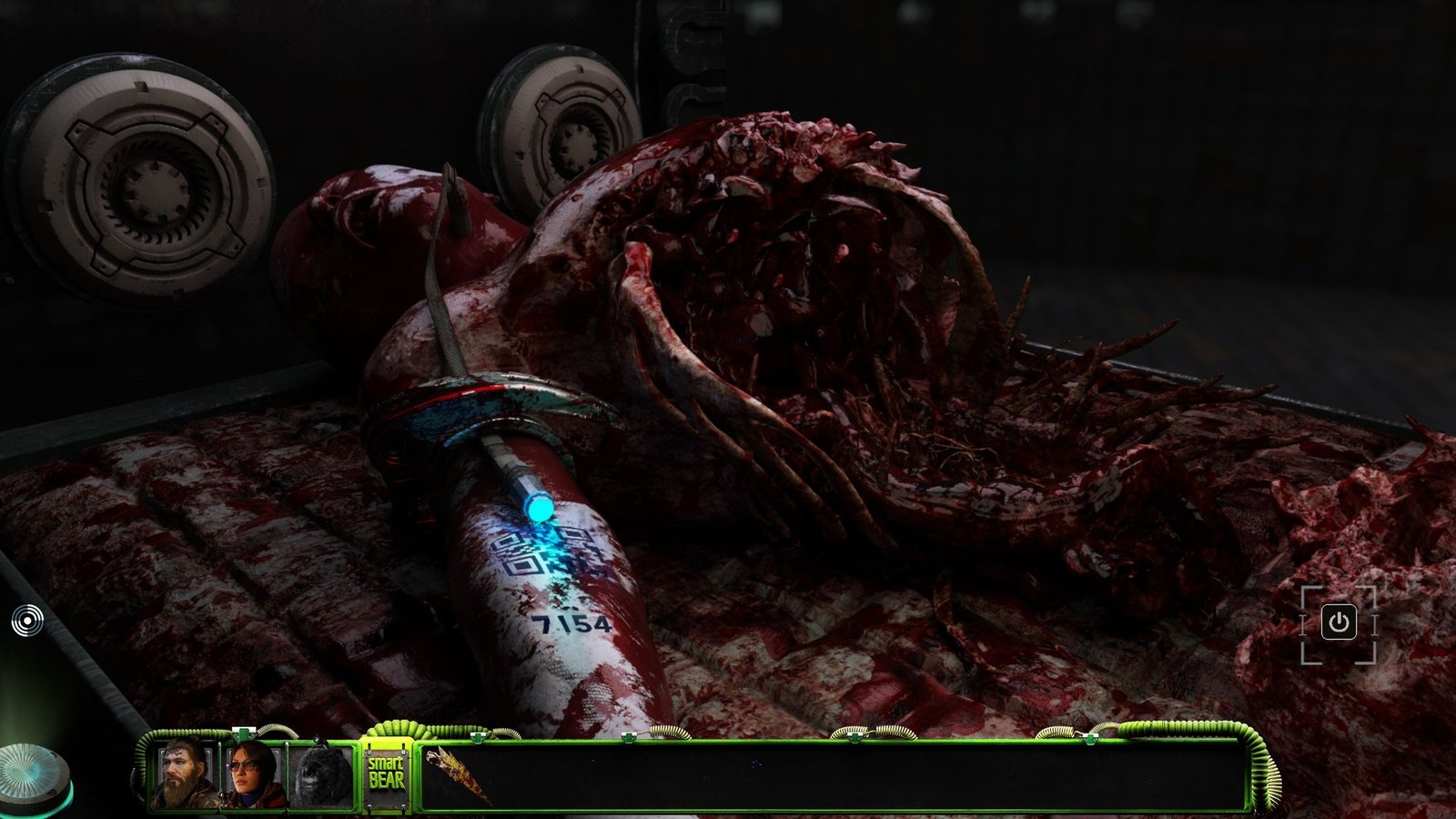Select the bloody spike inventory item
This screenshot has width=1456, height=819.
pos(460,773)
